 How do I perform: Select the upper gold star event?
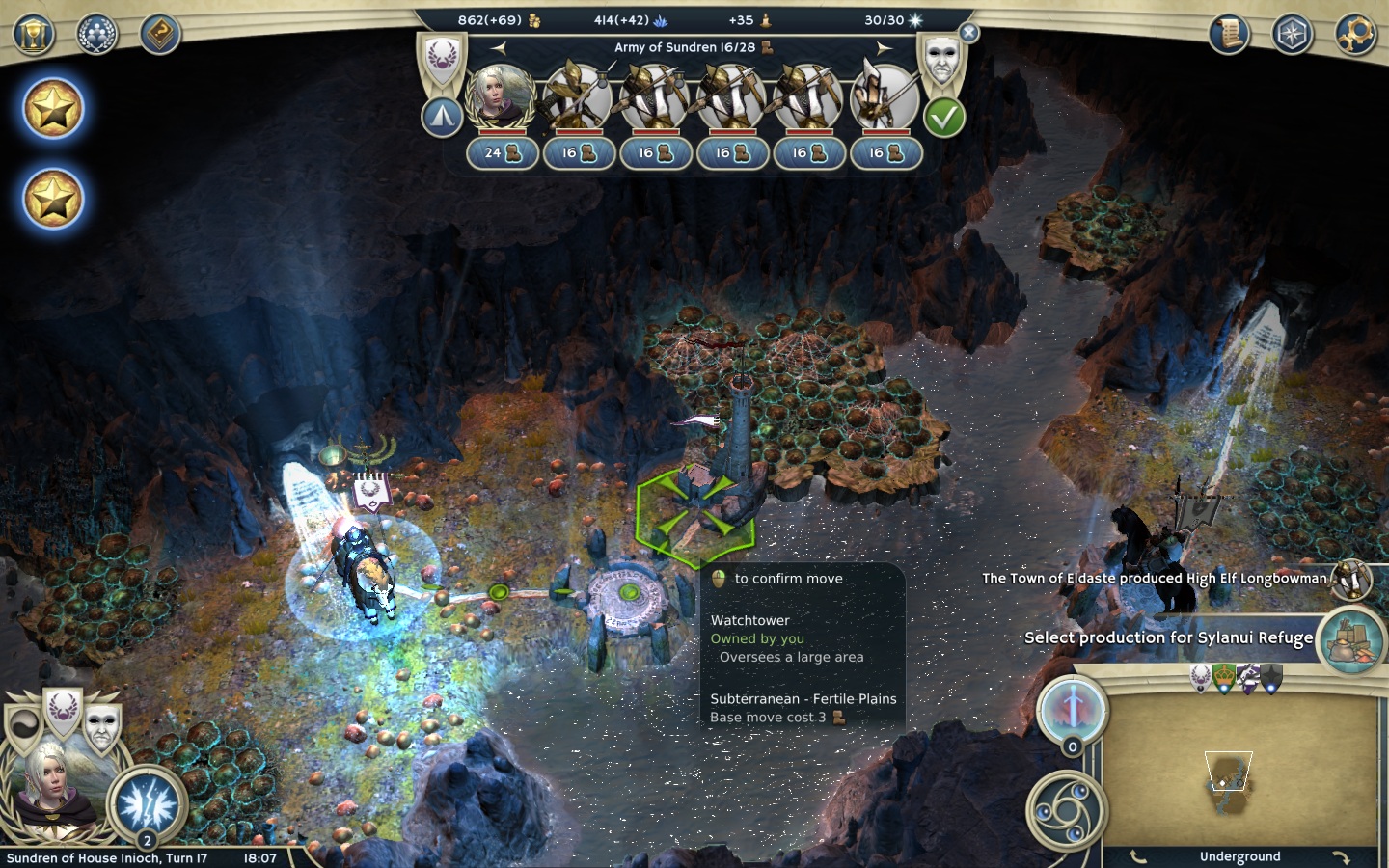53,109
